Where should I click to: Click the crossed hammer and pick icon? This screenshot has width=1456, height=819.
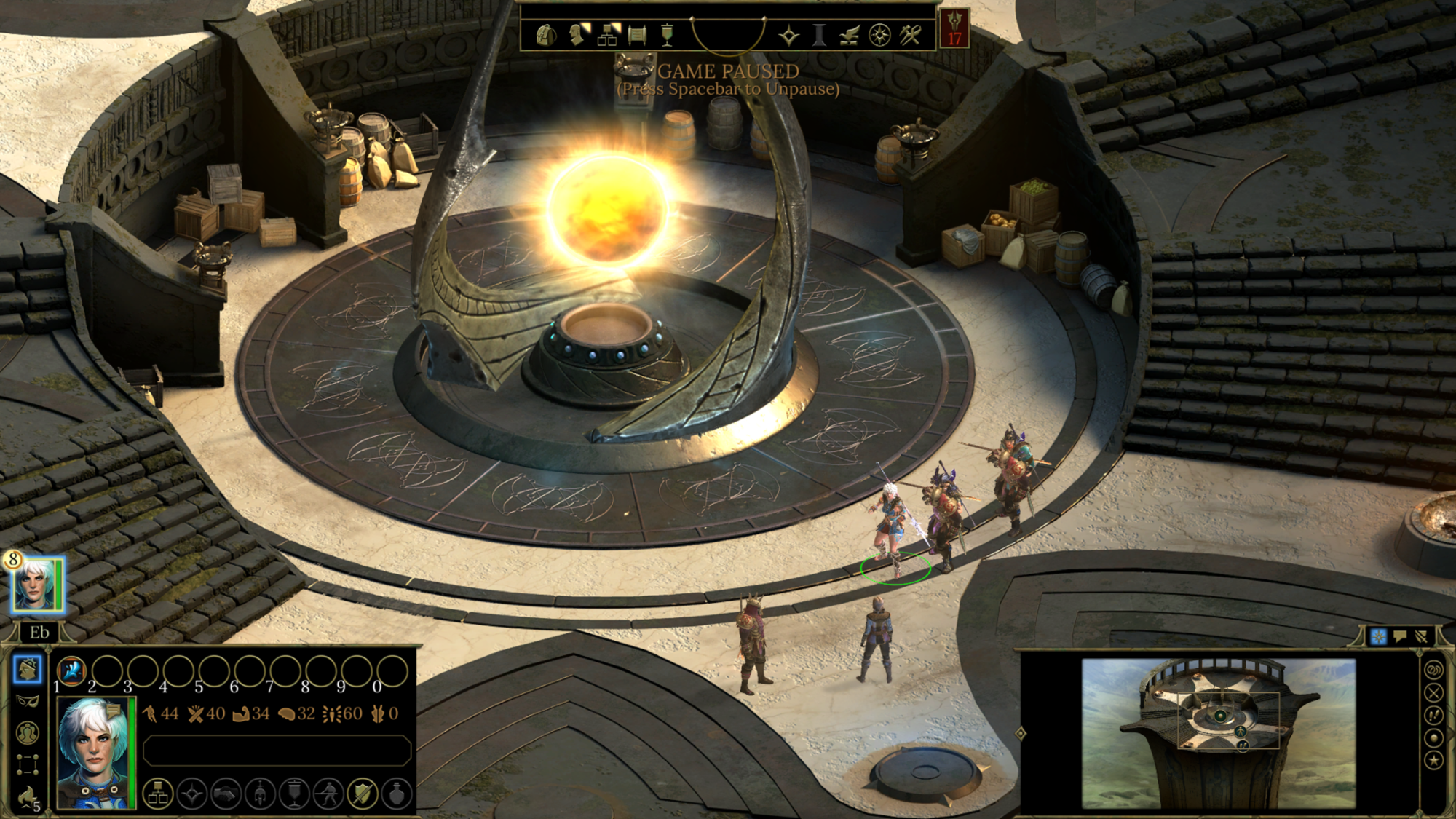pyautogui.click(x=910, y=35)
